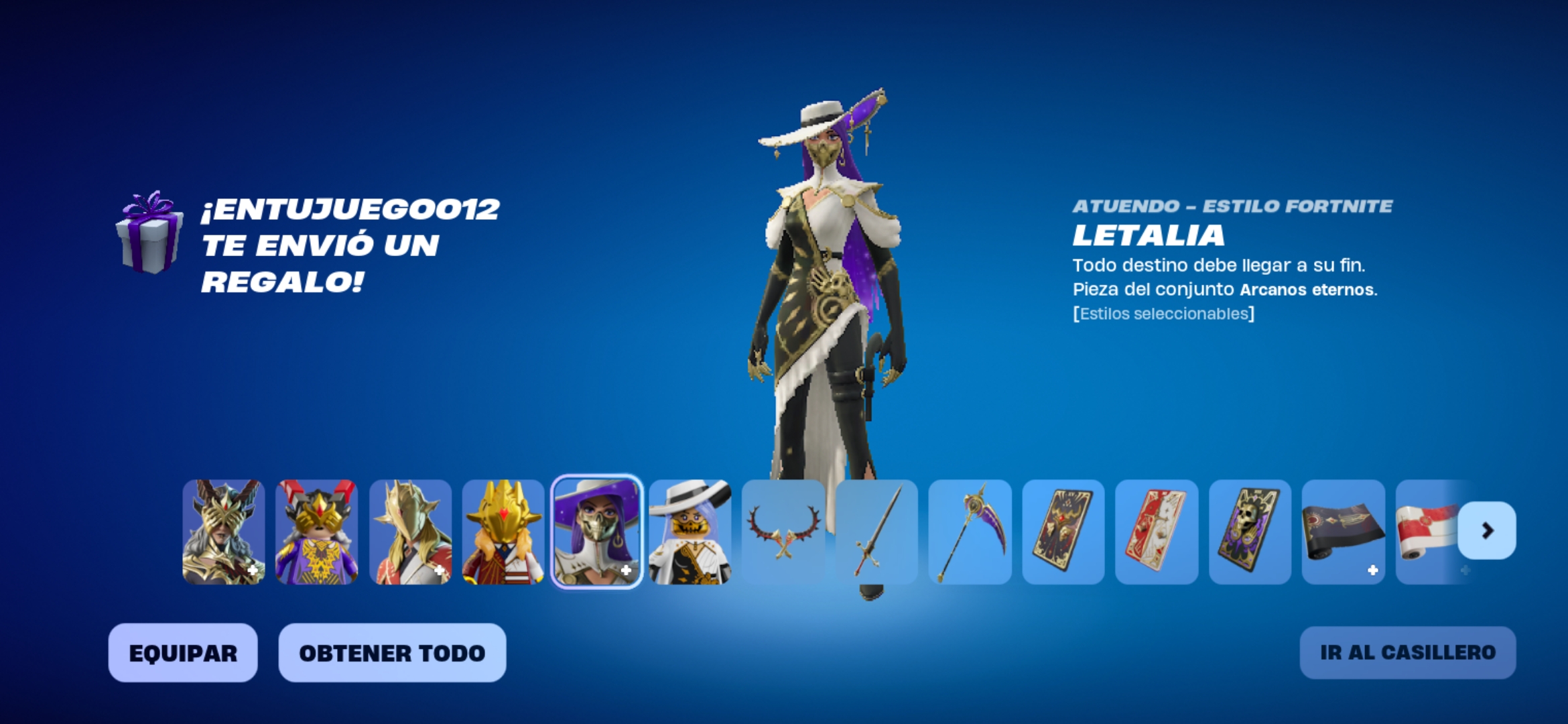Select the red and white tarot card
1568x724 pixels.
click(1157, 532)
